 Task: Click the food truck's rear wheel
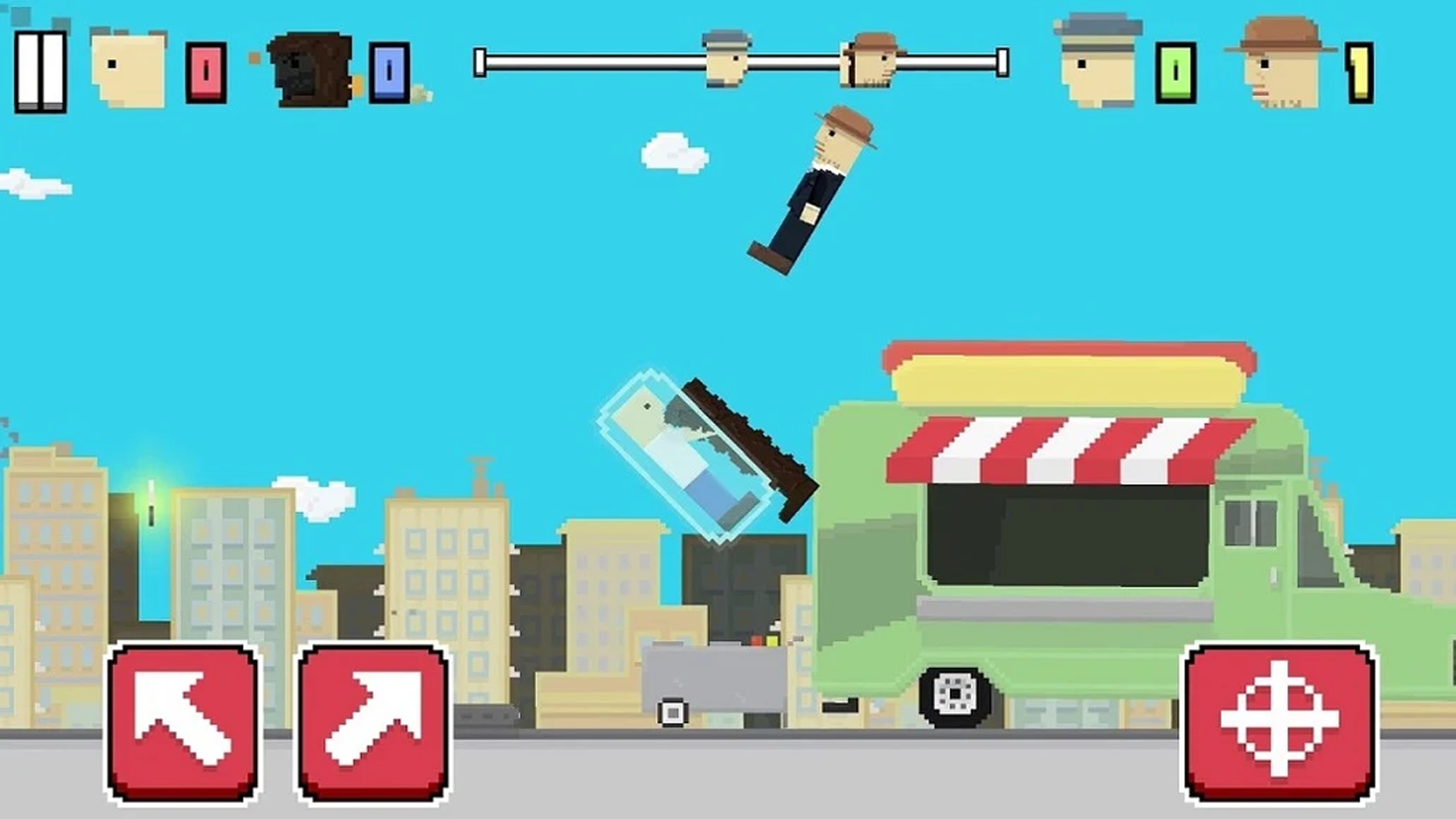pyautogui.click(x=954, y=694)
